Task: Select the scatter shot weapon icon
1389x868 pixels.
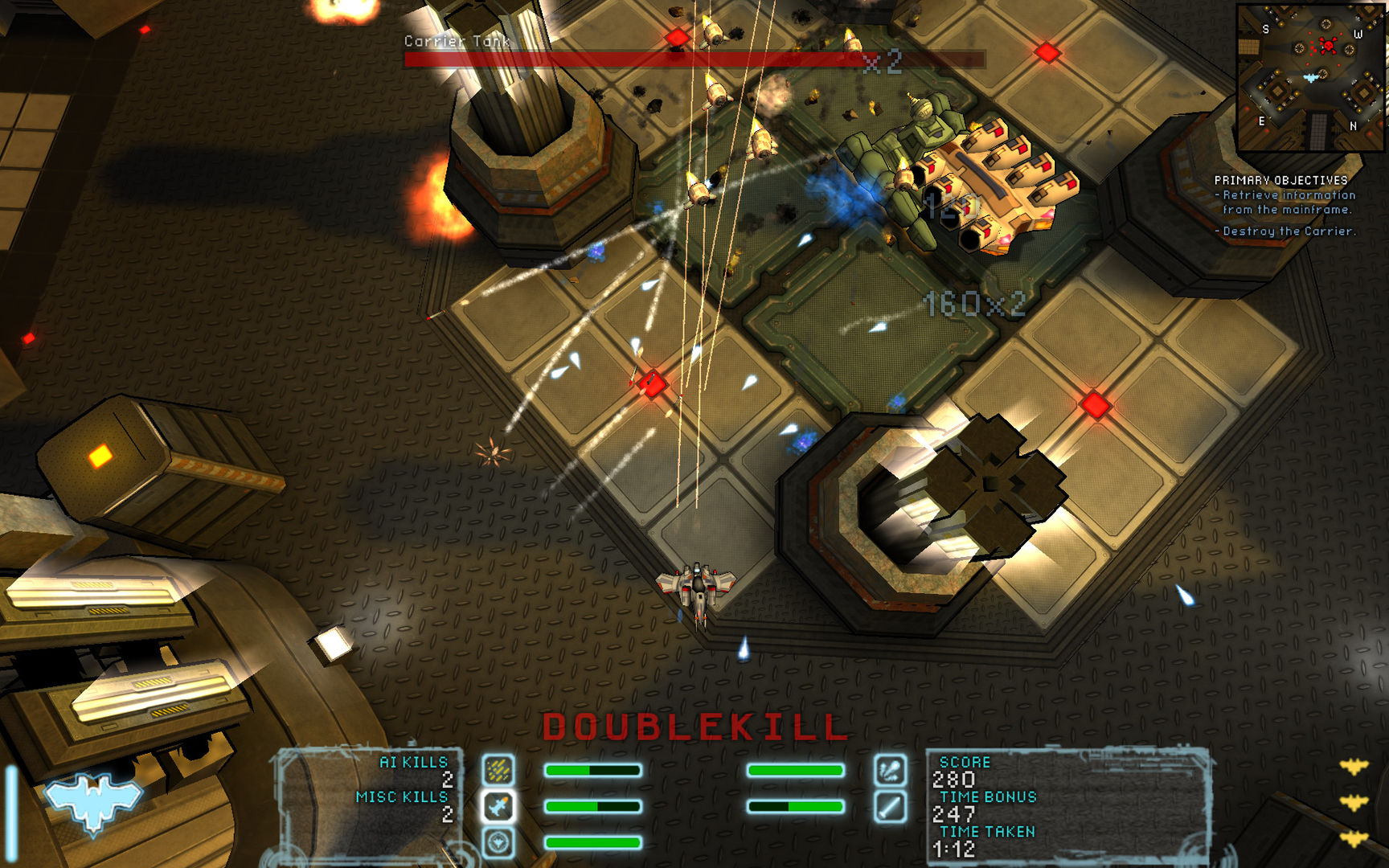Action: (x=499, y=768)
